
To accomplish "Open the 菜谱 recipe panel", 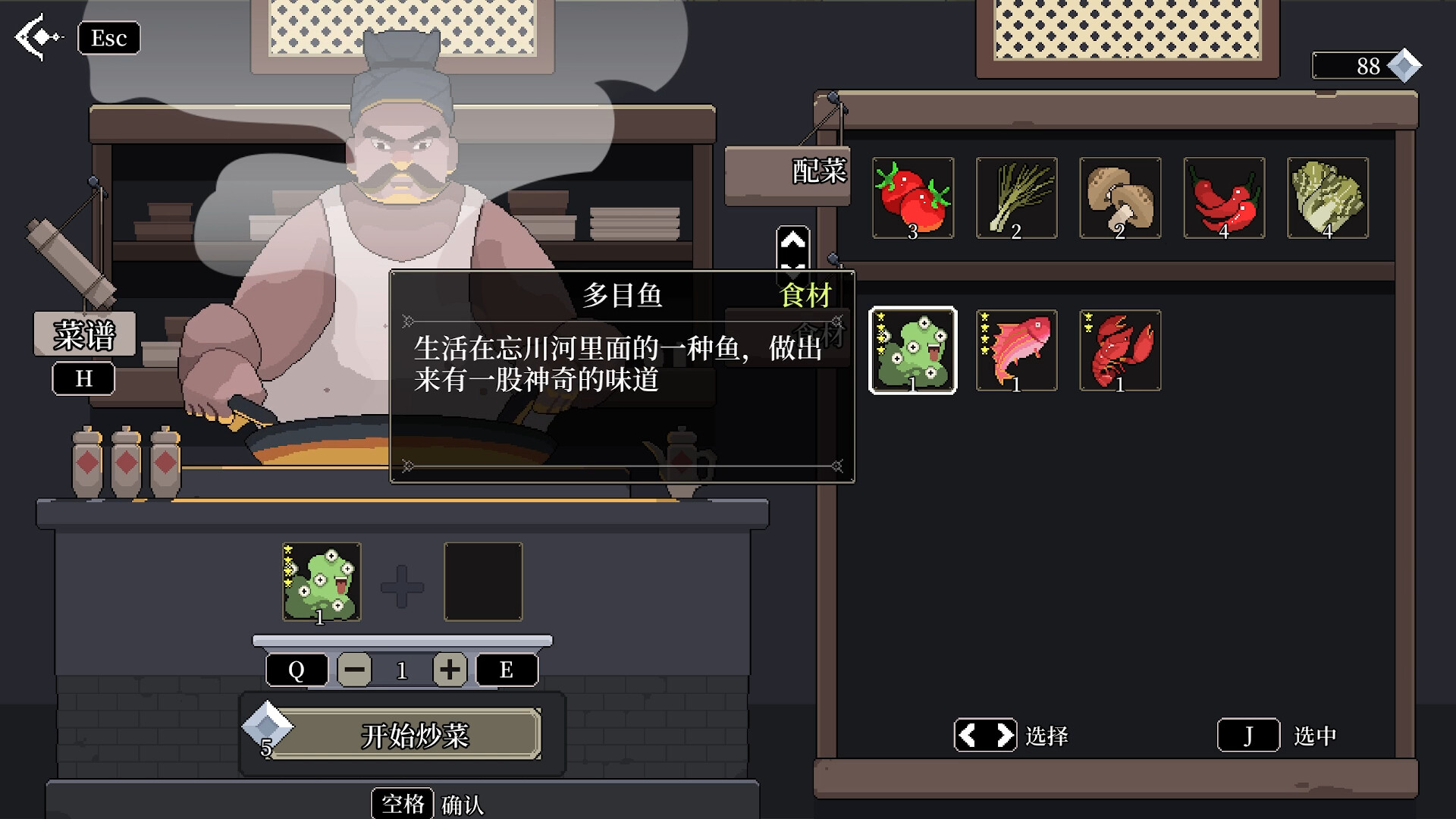I will coord(83,334).
